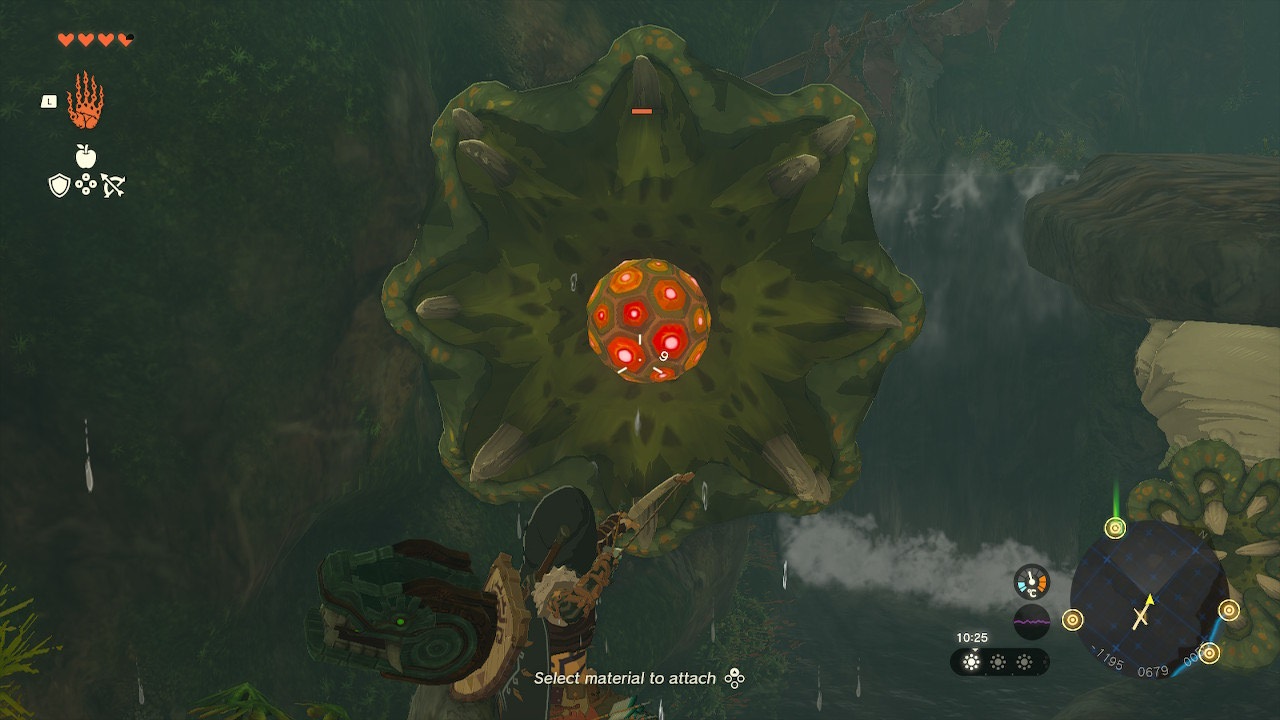Screen dimensions: 1280x720
Task: Click the L button prompt beside Fuse
Action: pyautogui.click(x=48, y=101)
